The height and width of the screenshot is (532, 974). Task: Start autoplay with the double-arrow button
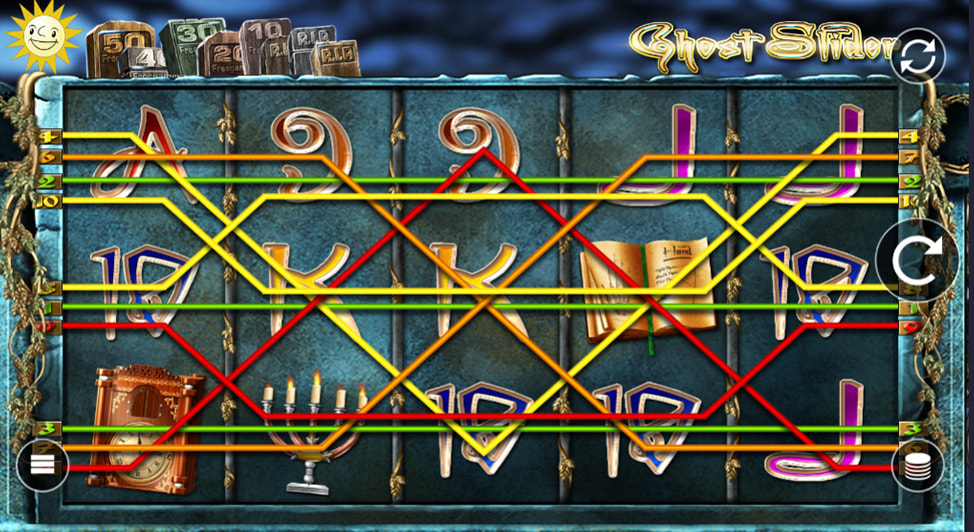(917, 56)
